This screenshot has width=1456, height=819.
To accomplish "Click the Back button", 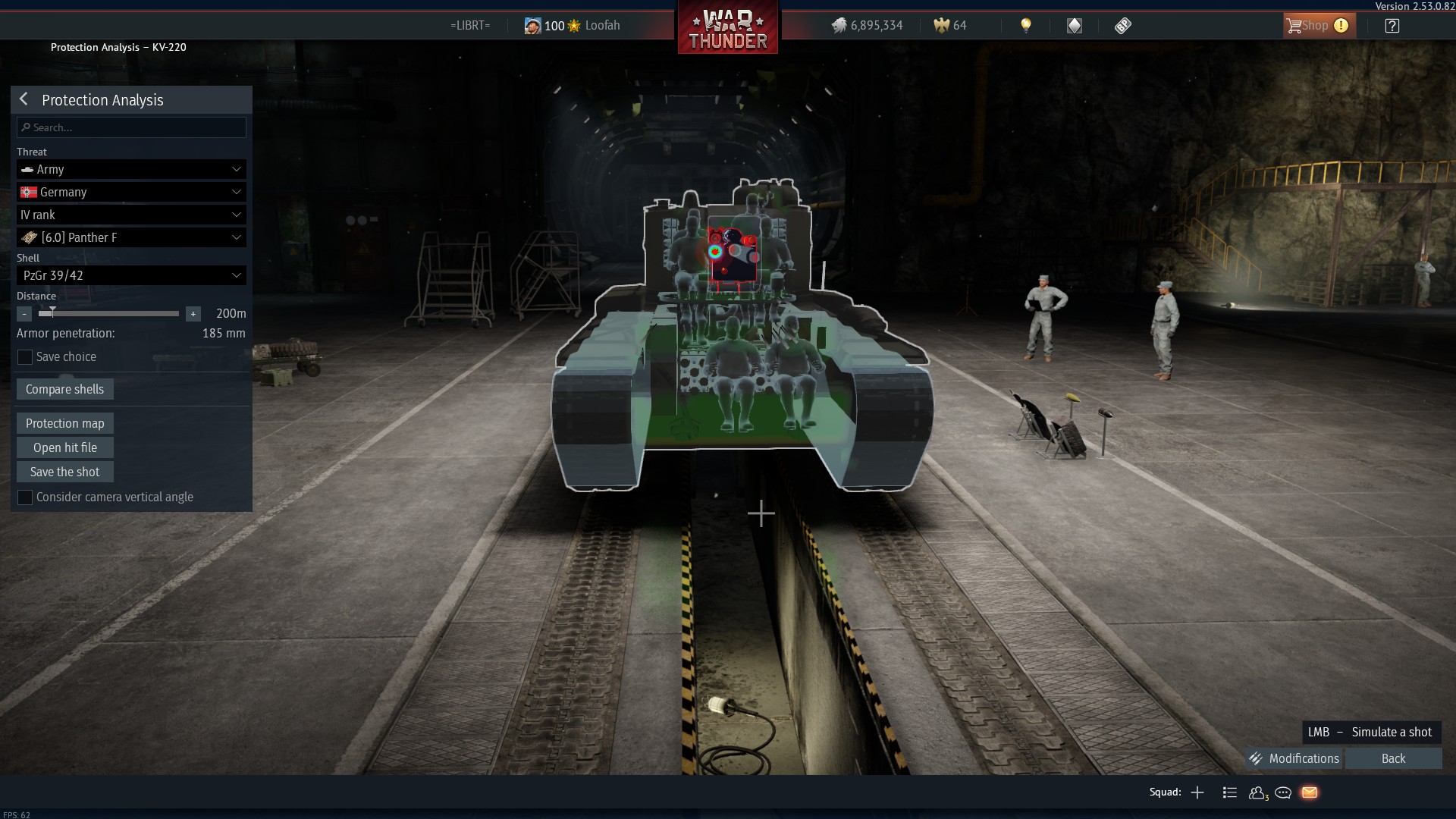I will [x=1393, y=758].
